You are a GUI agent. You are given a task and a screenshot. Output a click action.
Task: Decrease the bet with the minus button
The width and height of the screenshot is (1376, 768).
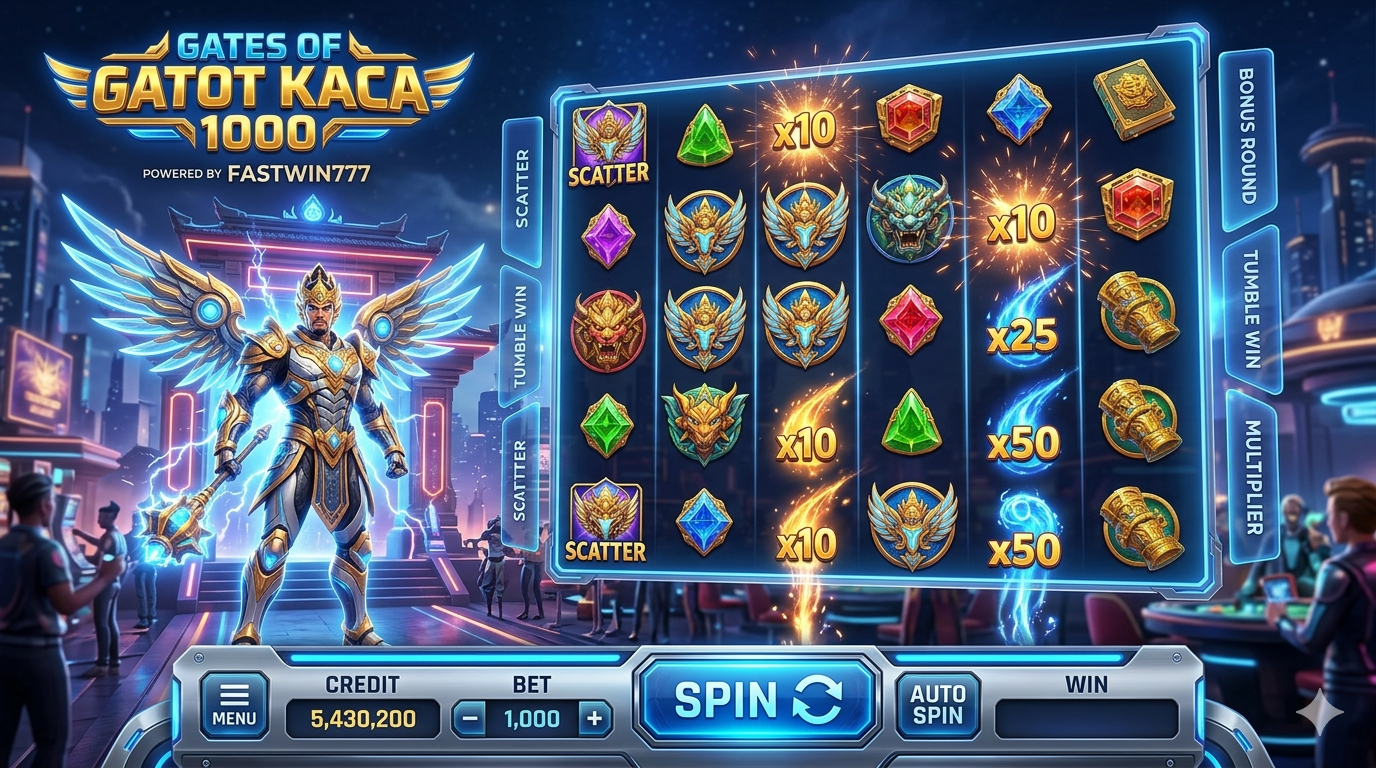(x=470, y=718)
